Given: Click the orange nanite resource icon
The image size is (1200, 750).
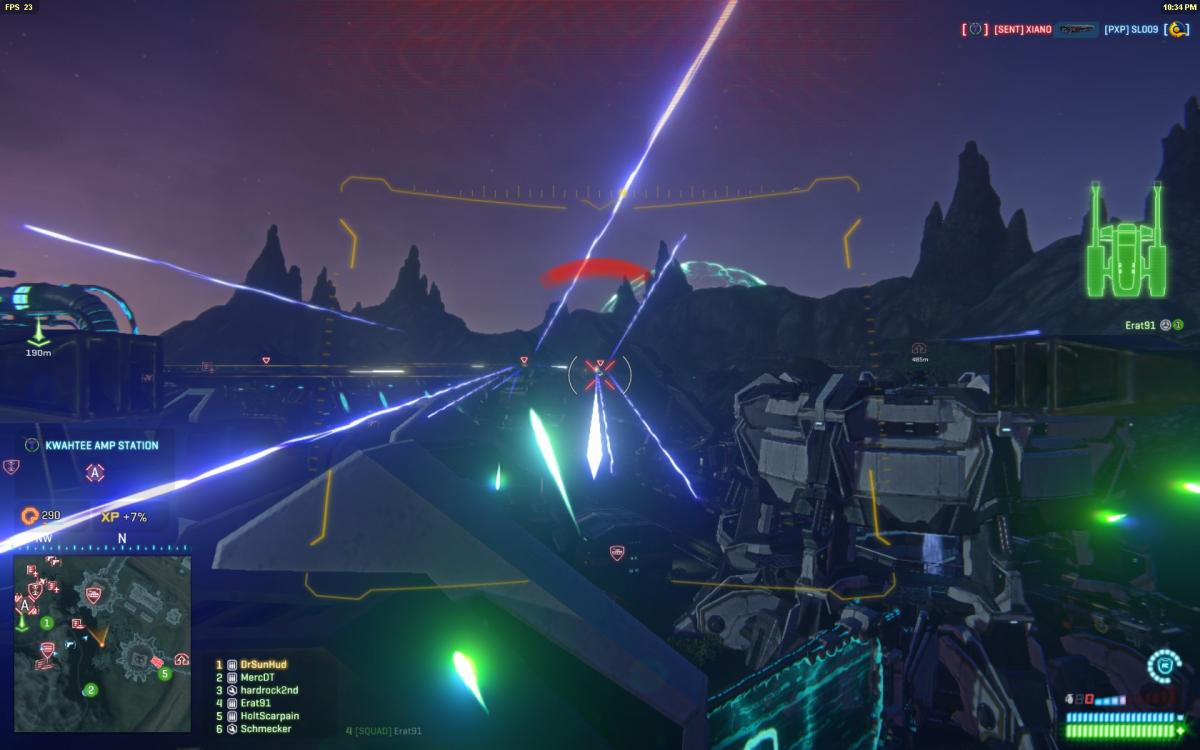Looking at the screenshot, I should [29, 516].
